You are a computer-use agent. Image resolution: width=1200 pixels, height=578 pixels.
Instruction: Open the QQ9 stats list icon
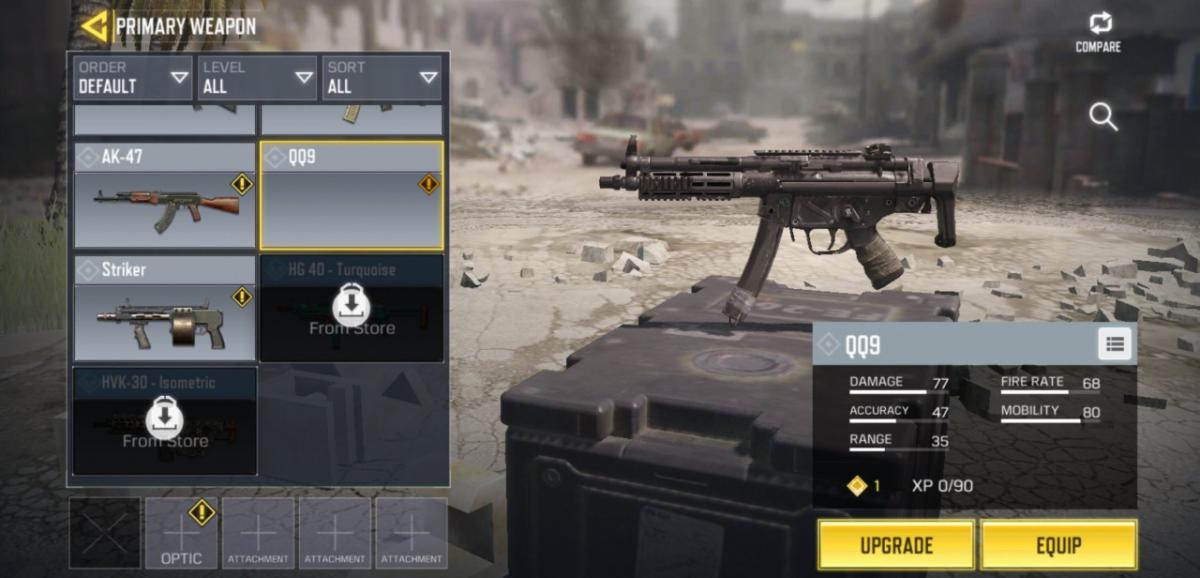tap(1115, 345)
